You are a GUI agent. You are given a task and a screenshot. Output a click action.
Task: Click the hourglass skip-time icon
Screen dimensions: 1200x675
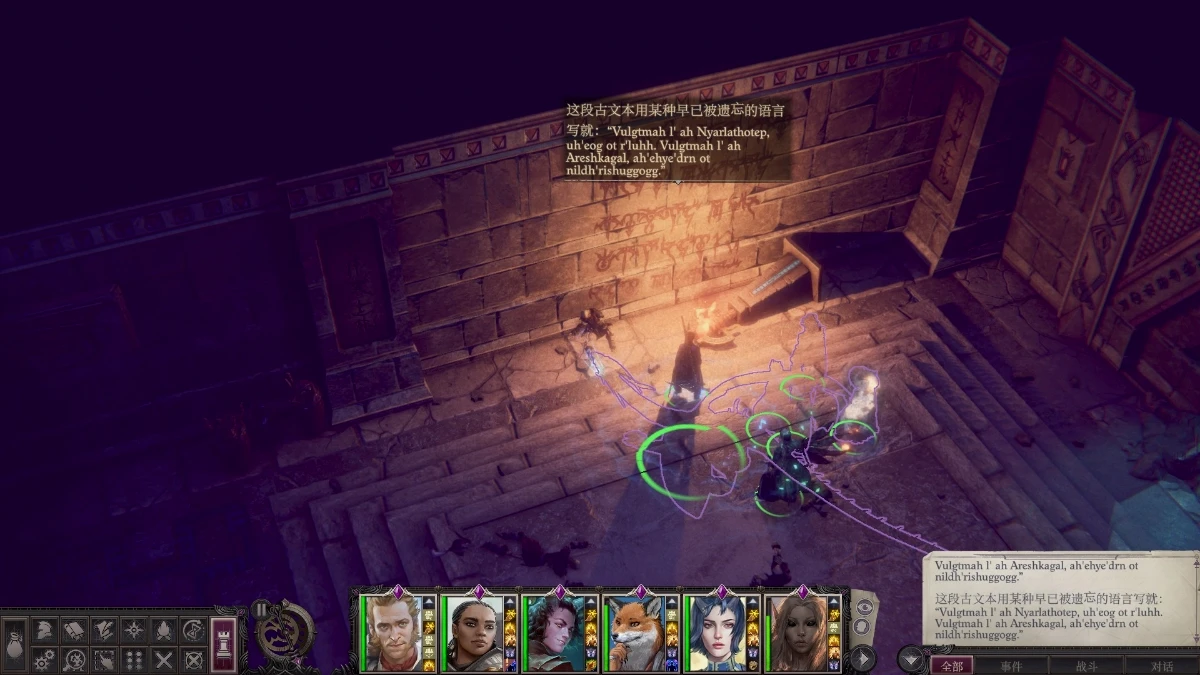coord(194,630)
